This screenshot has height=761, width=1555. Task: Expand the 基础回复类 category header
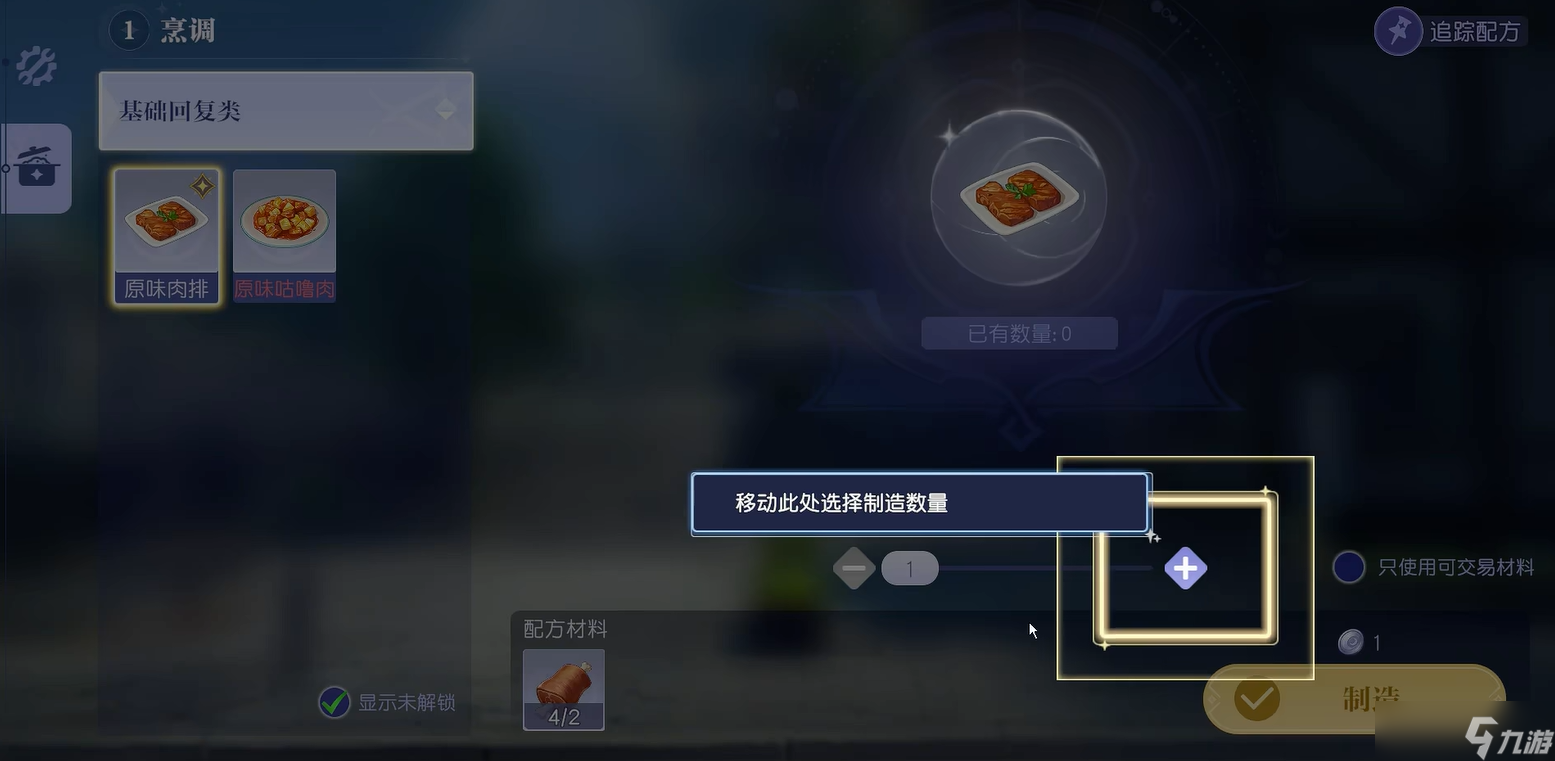(x=285, y=110)
